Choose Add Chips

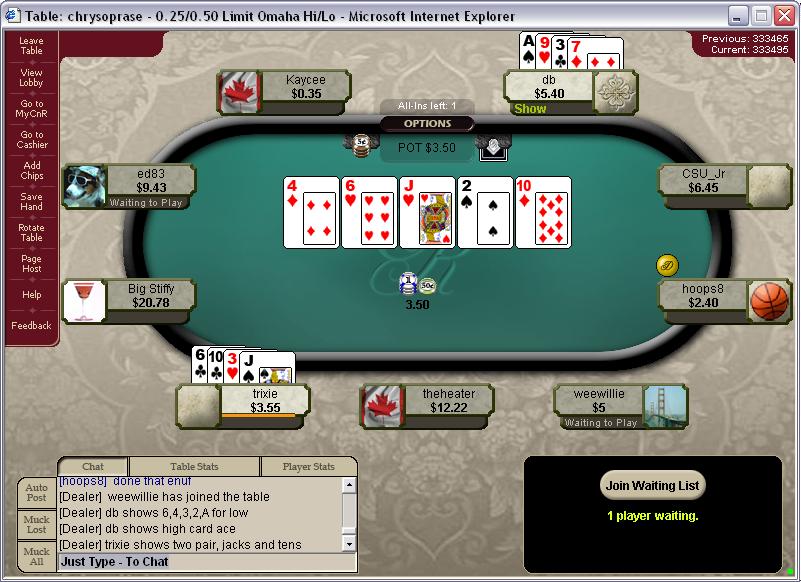(31, 171)
